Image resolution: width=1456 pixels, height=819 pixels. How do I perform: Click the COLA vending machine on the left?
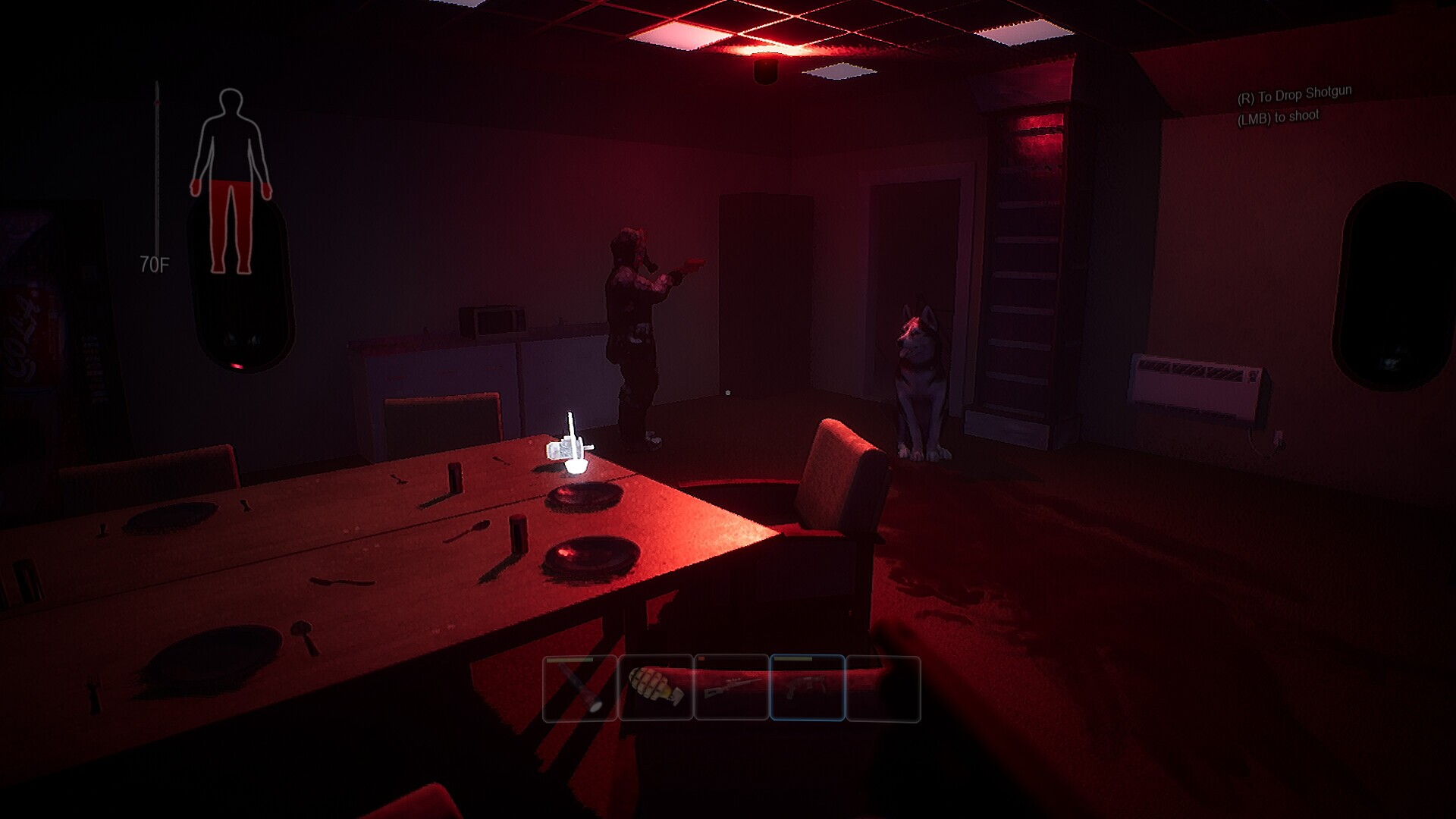point(45,303)
